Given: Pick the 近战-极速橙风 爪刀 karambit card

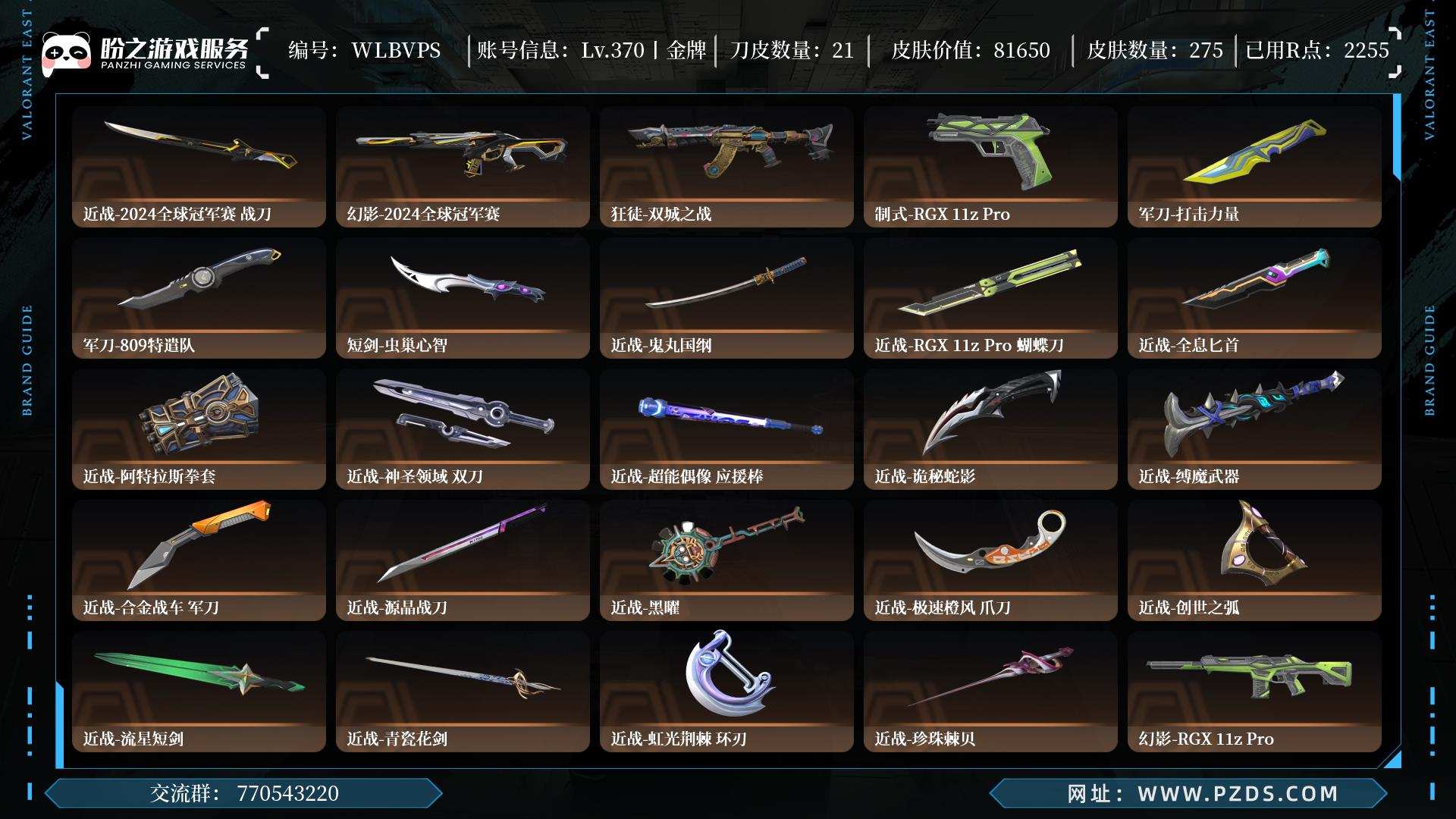Looking at the screenshot, I should [990, 560].
